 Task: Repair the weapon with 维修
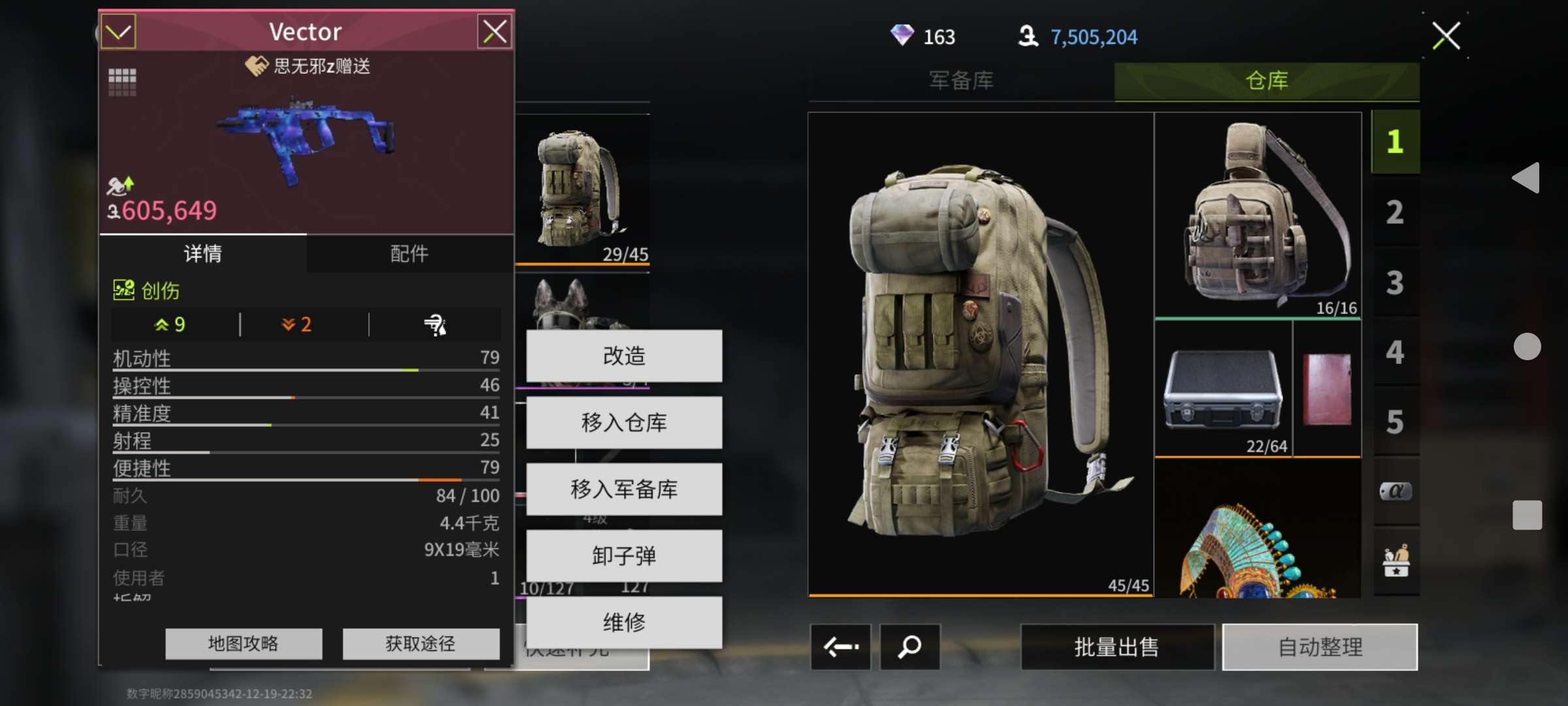624,622
